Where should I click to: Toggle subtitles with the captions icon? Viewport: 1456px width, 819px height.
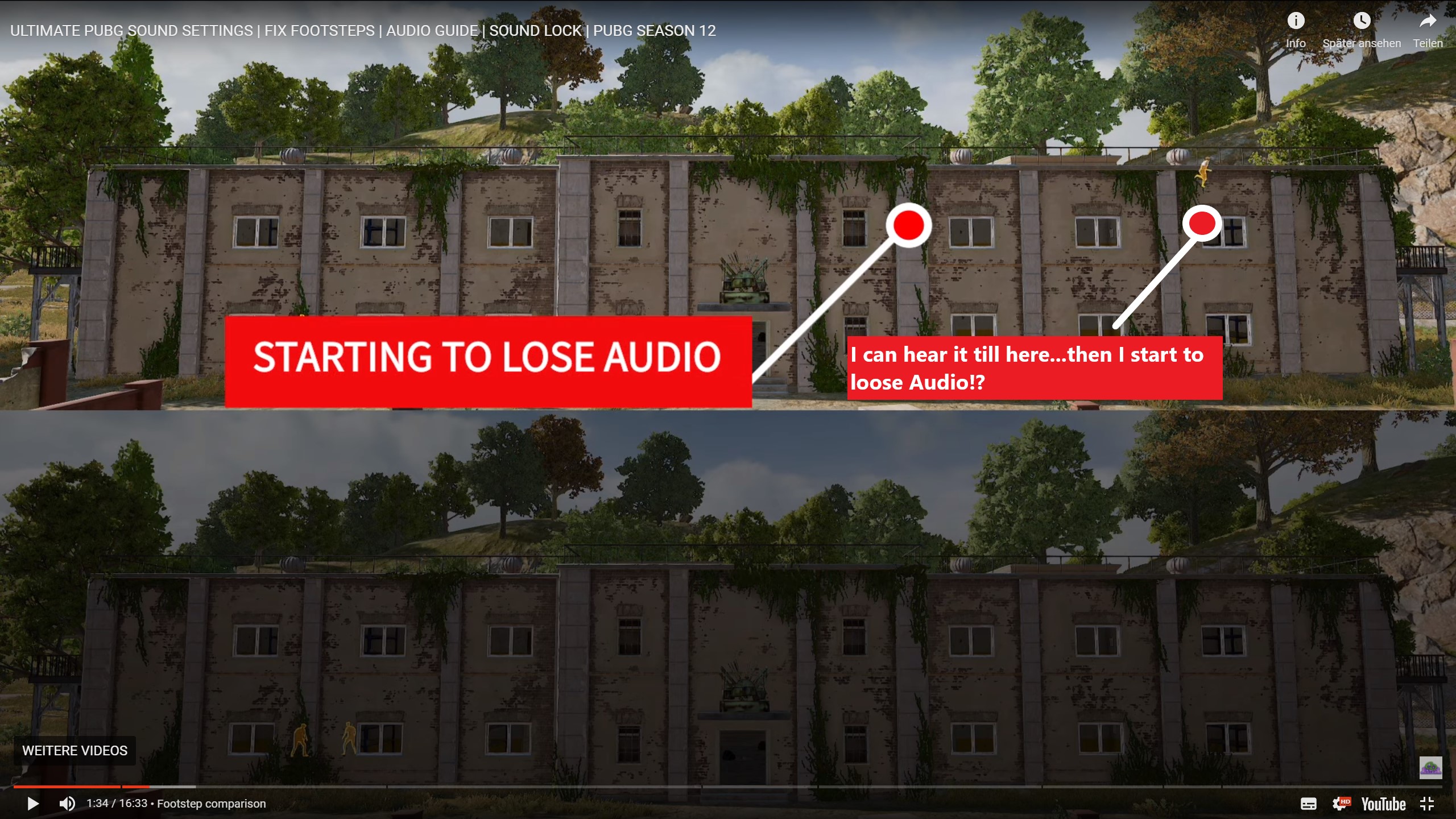1309,804
